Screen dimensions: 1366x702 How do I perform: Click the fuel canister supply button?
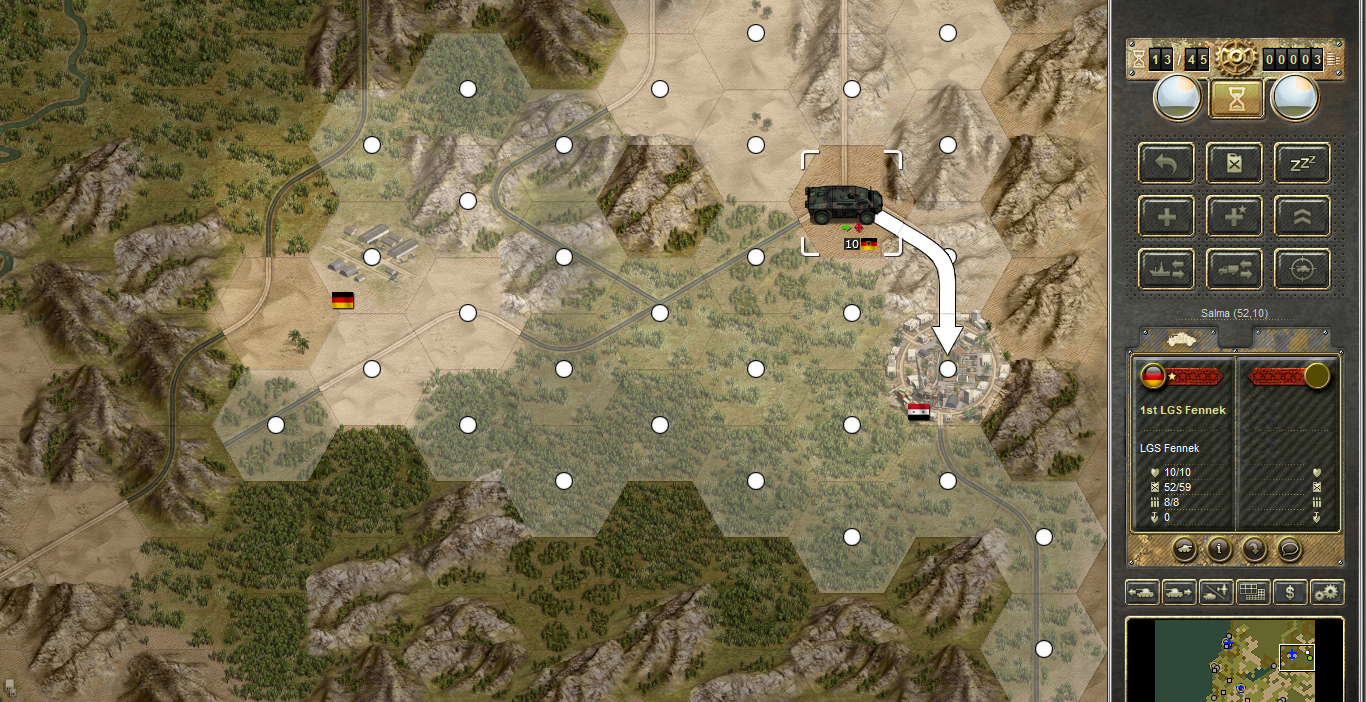[x=1235, y=162]
